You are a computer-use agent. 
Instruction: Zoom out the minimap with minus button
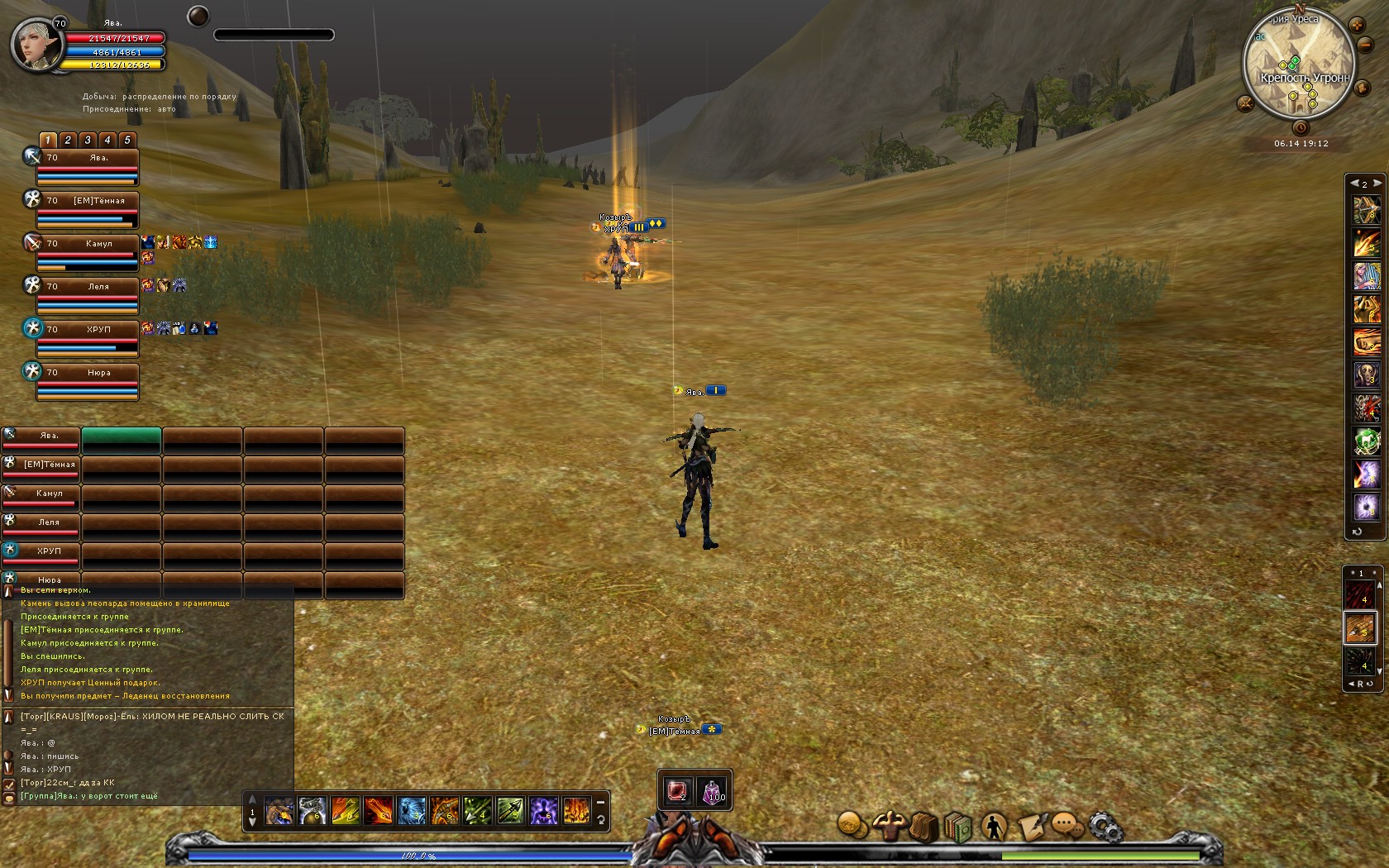pyautogui.click(x=1366, y=45)
